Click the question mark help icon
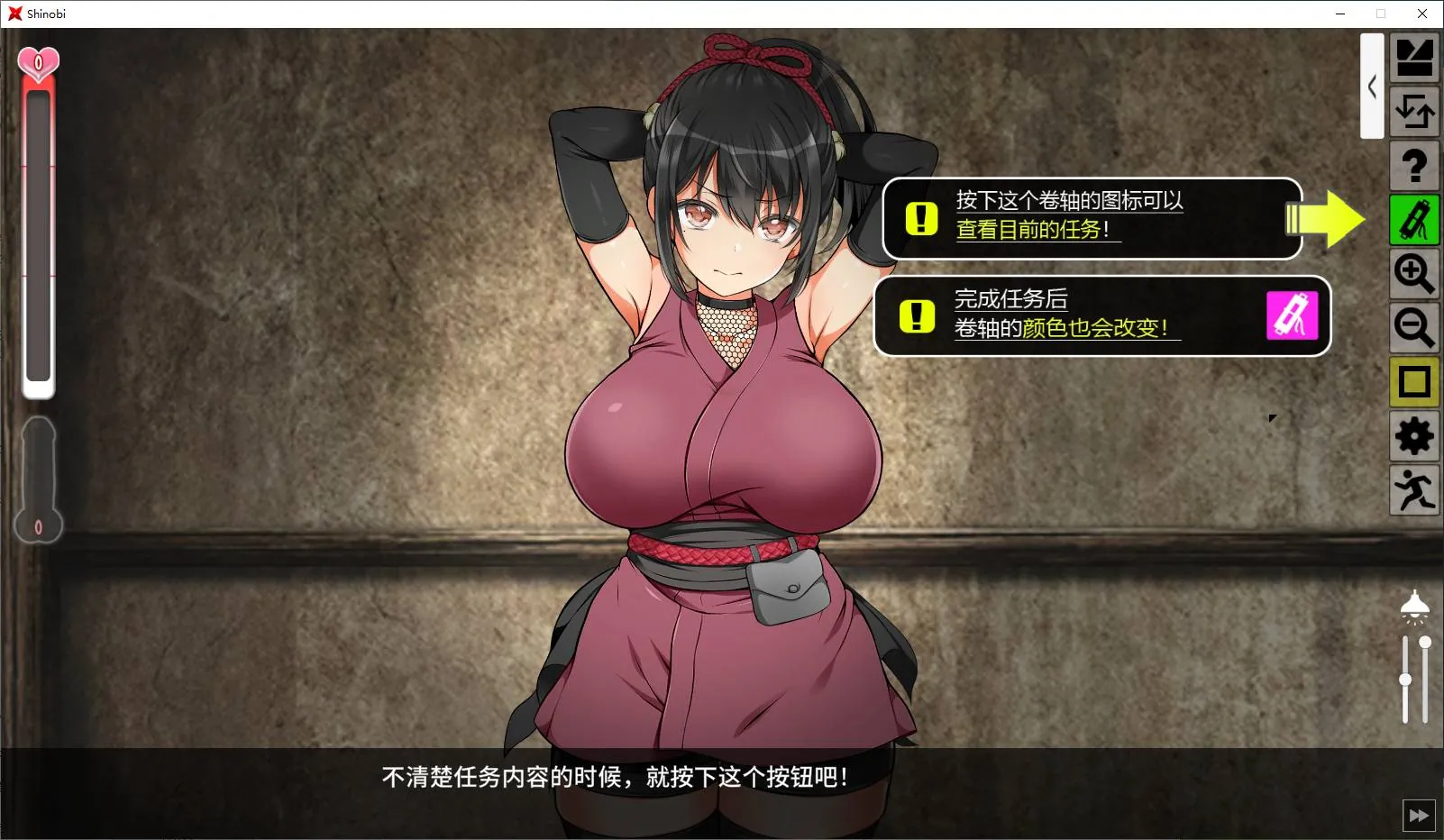 pyautogui.click(x=1414, y=166)
